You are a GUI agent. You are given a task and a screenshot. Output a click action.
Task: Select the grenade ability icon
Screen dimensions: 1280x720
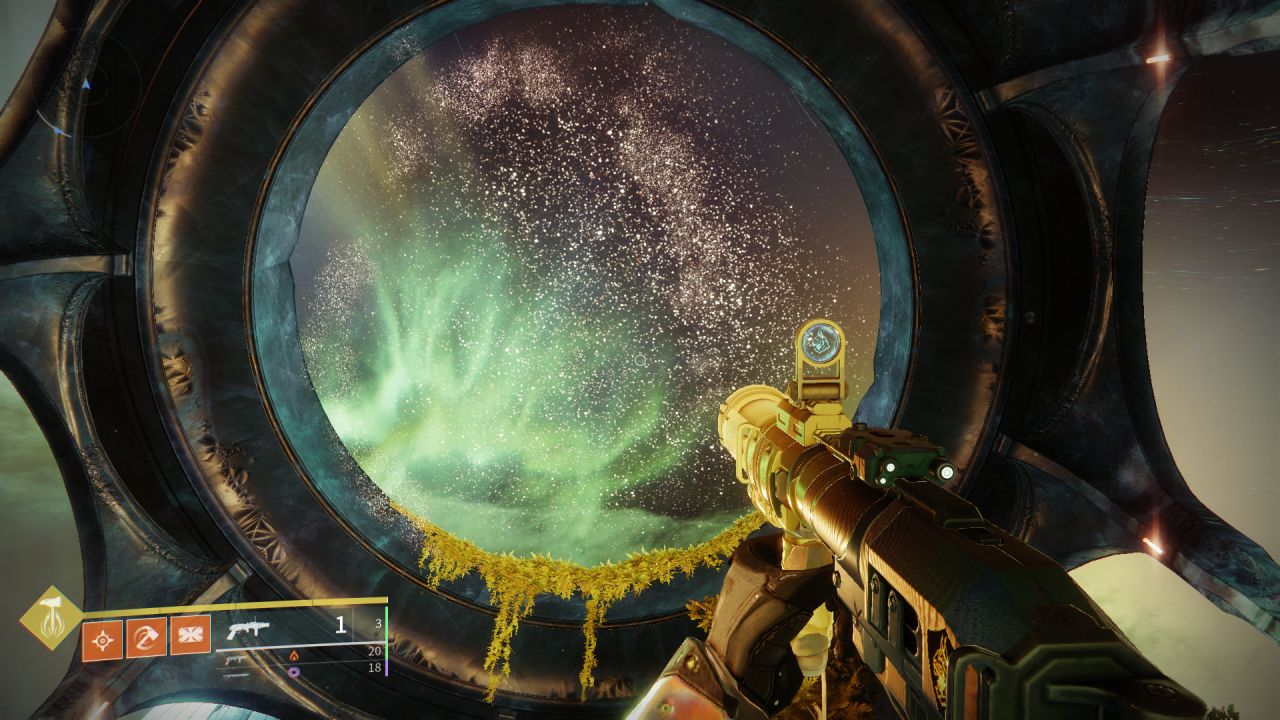coord(102,637)
